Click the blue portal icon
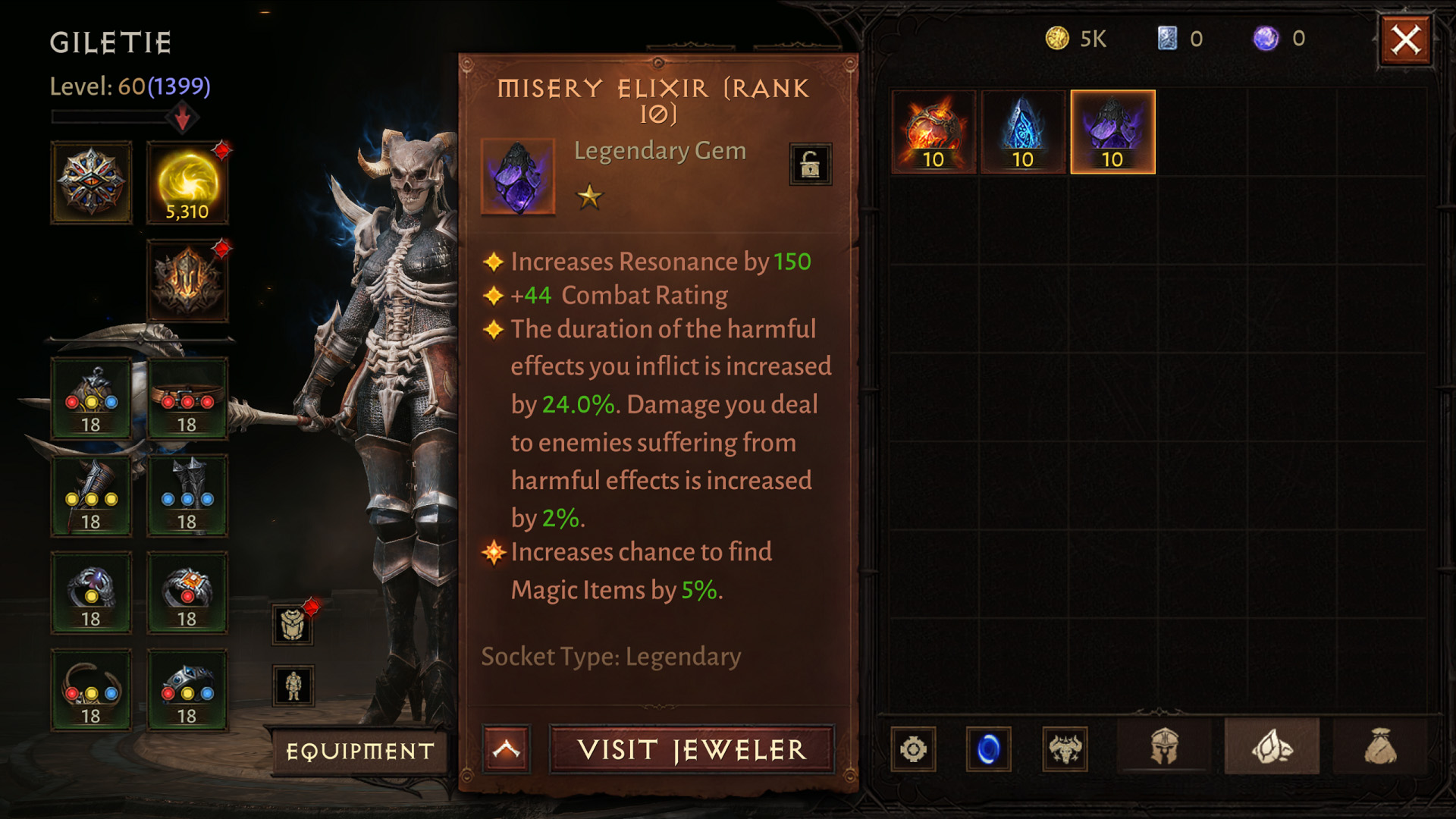The width and height of the screenshot is (1456, 819). pyautogui.click(x=988, y=749)
